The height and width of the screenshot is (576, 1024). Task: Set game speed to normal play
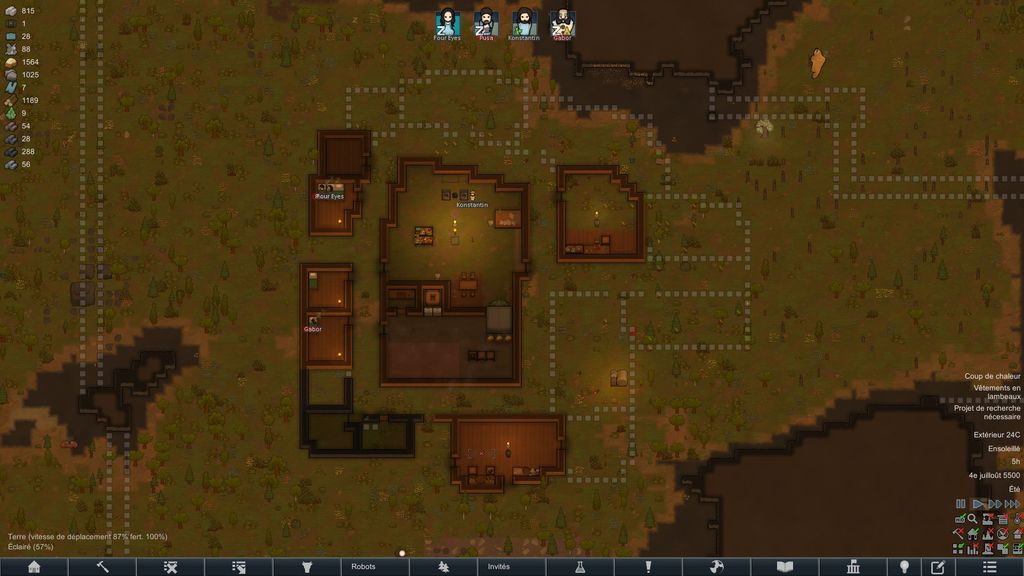(977, 504)
